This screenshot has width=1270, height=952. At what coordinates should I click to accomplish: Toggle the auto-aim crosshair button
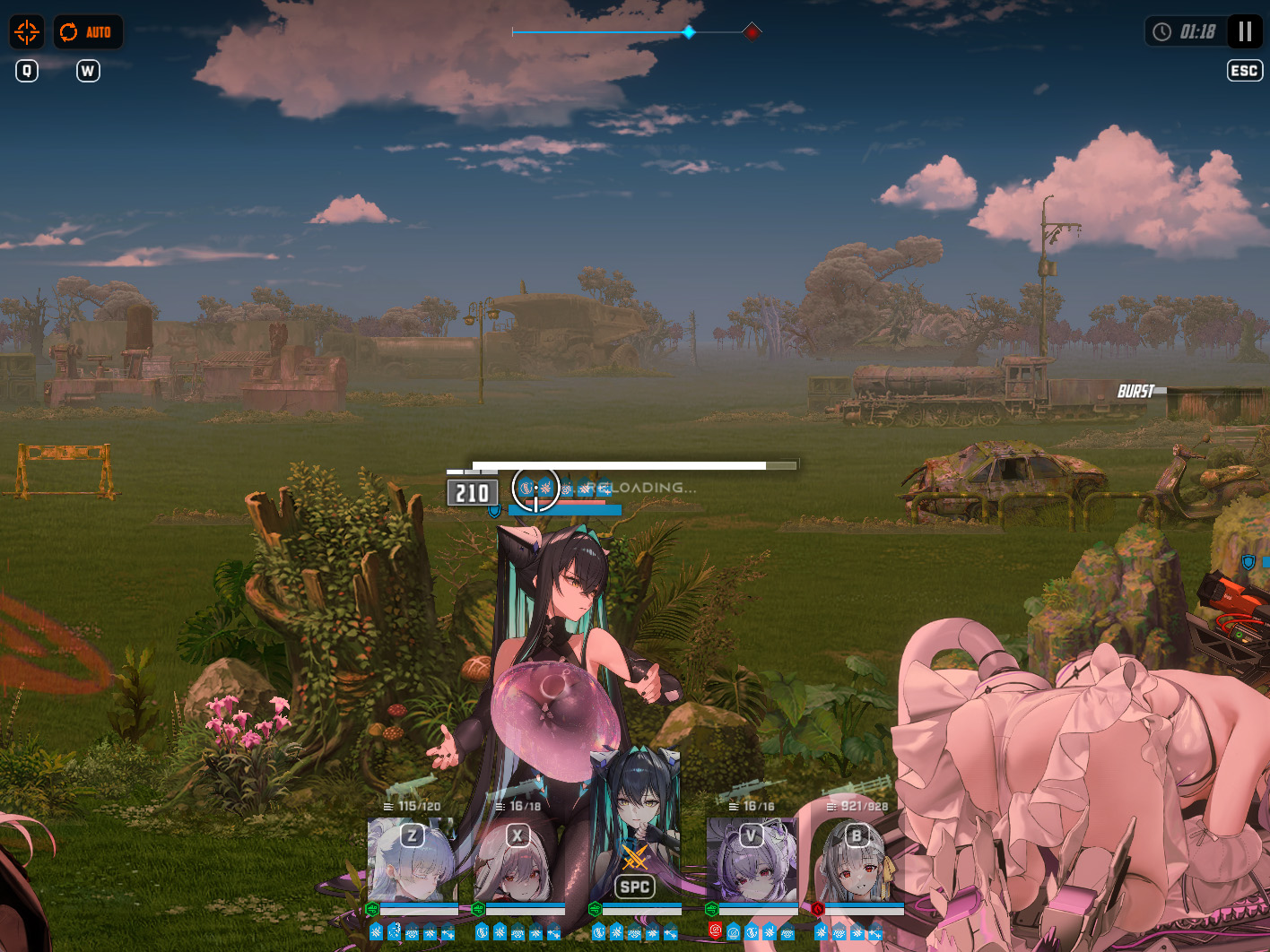(x=27, y=32)
